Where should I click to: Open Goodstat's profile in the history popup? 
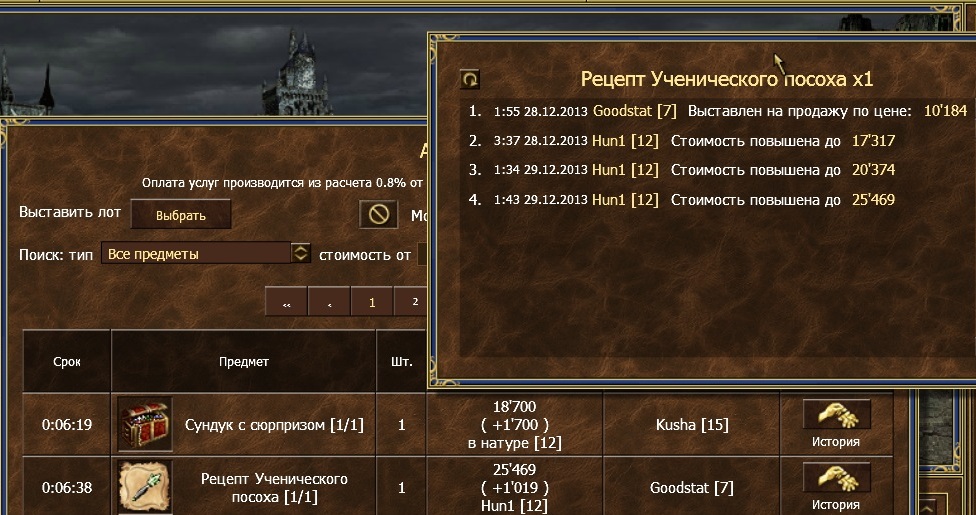coord(624,110)
